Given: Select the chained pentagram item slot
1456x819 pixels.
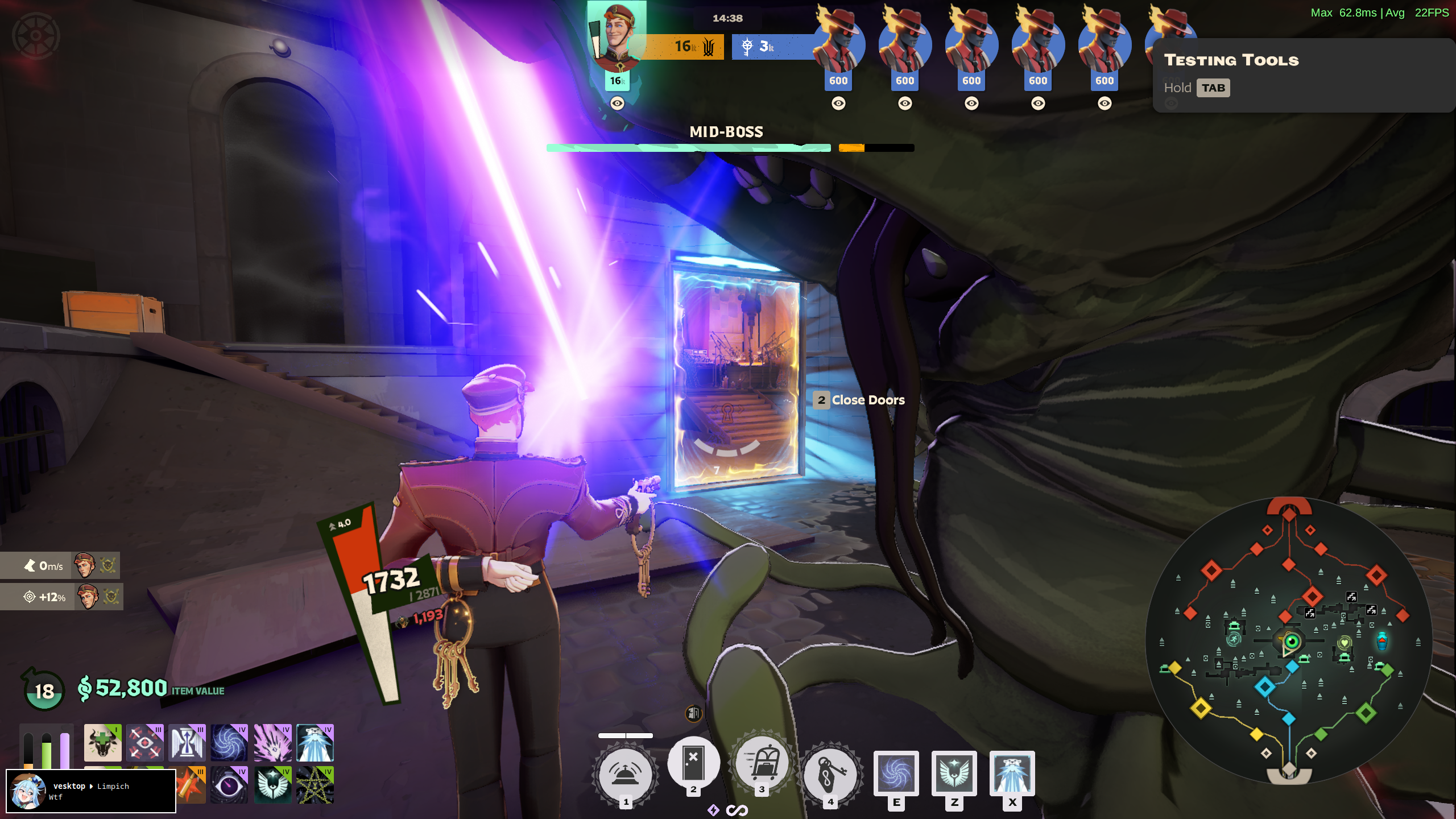Looking at the screenshot, I should 315,785.
